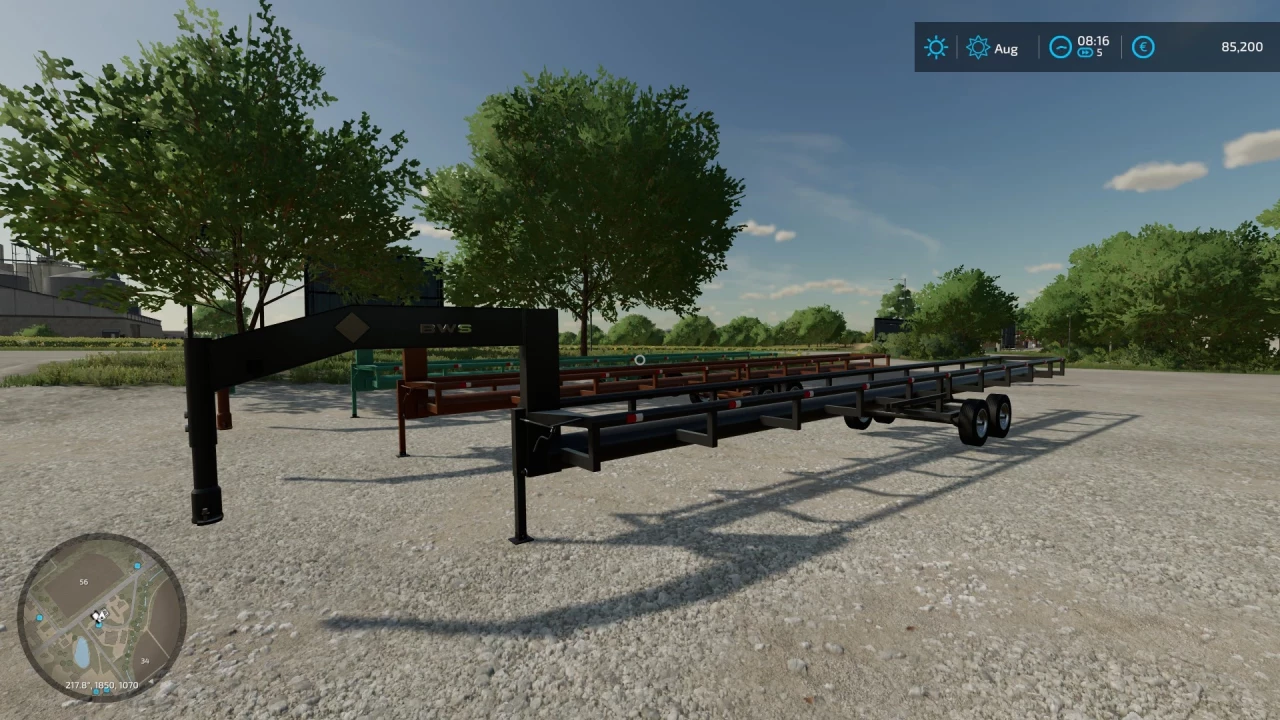Expand field 34 details on the minimap
The height and width of the screenshot is (720, 1280).
tap(145, 660)
